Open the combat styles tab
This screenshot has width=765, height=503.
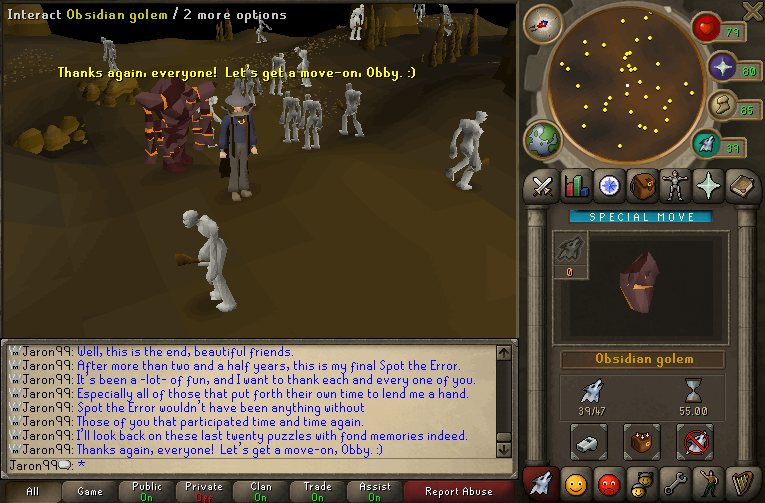(x=542, y=186)
